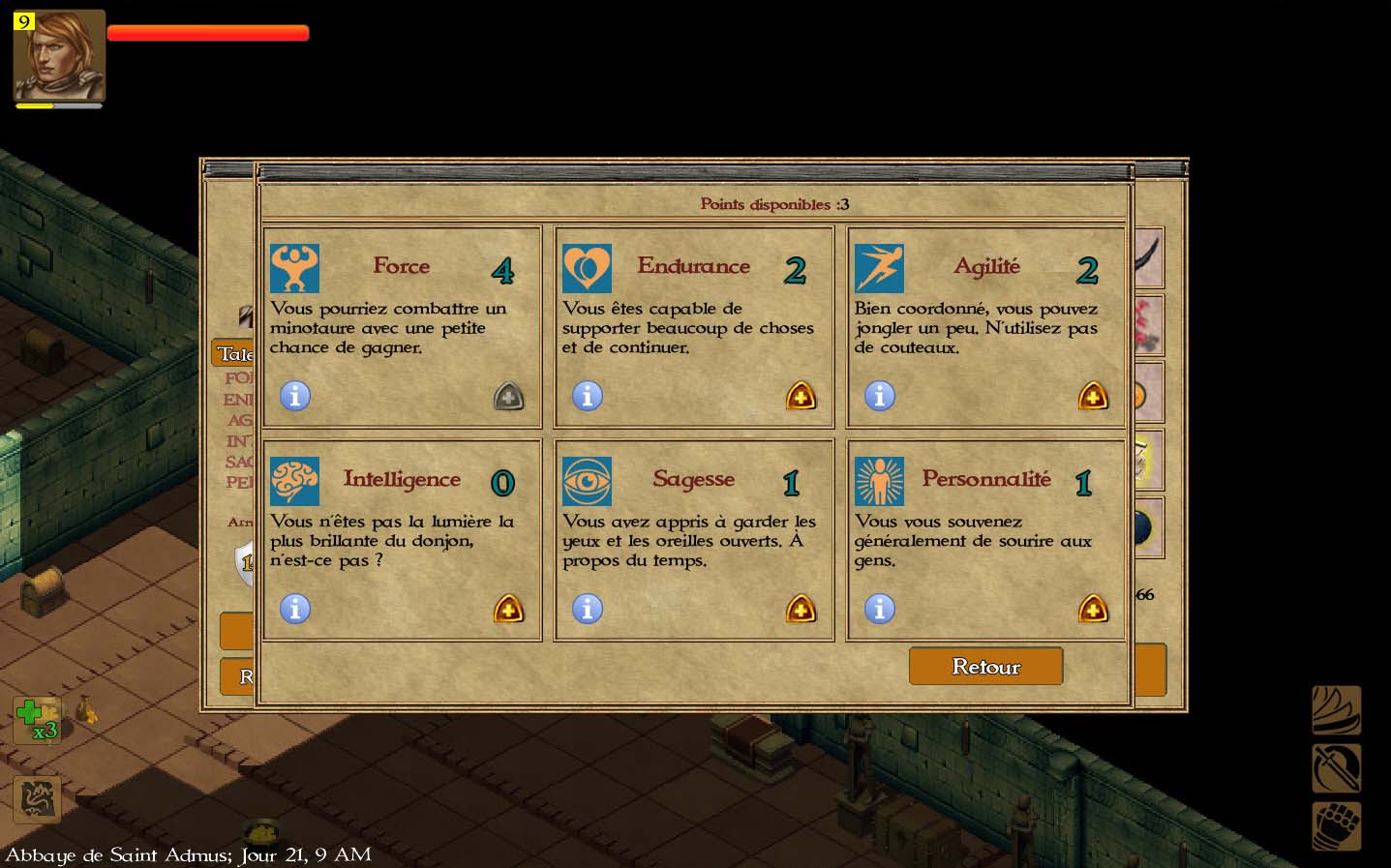Select the crossed-out sword ability icon
The image size is (1391, 868).
point(1336,769)
